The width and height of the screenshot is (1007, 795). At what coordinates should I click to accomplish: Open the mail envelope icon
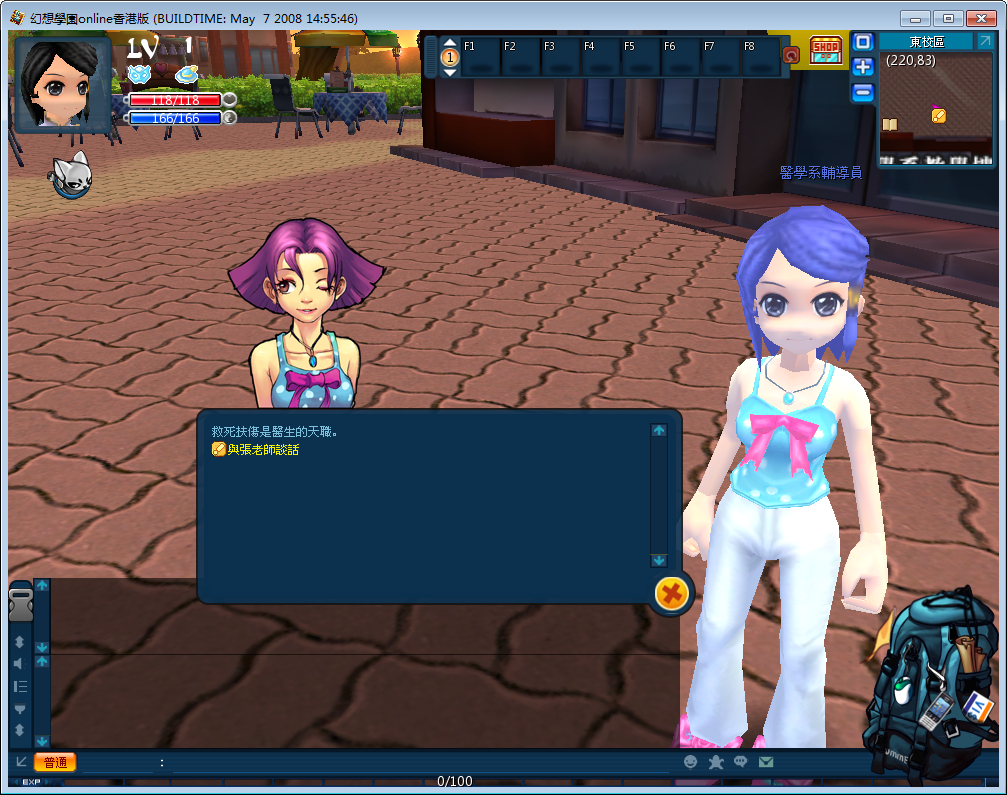click(766, 762)
